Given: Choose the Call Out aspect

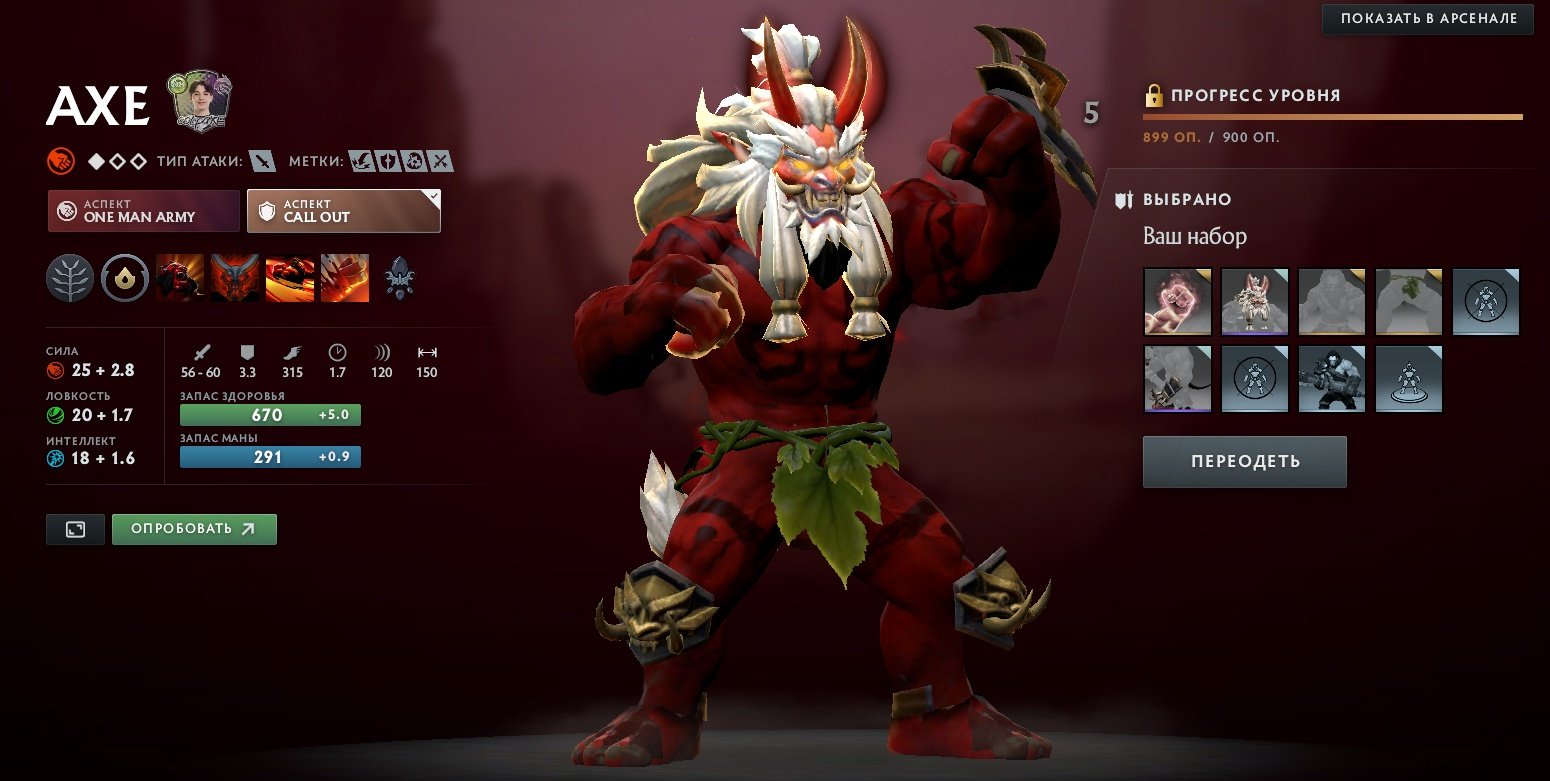Looking at the screenshot, I should 344,211.
